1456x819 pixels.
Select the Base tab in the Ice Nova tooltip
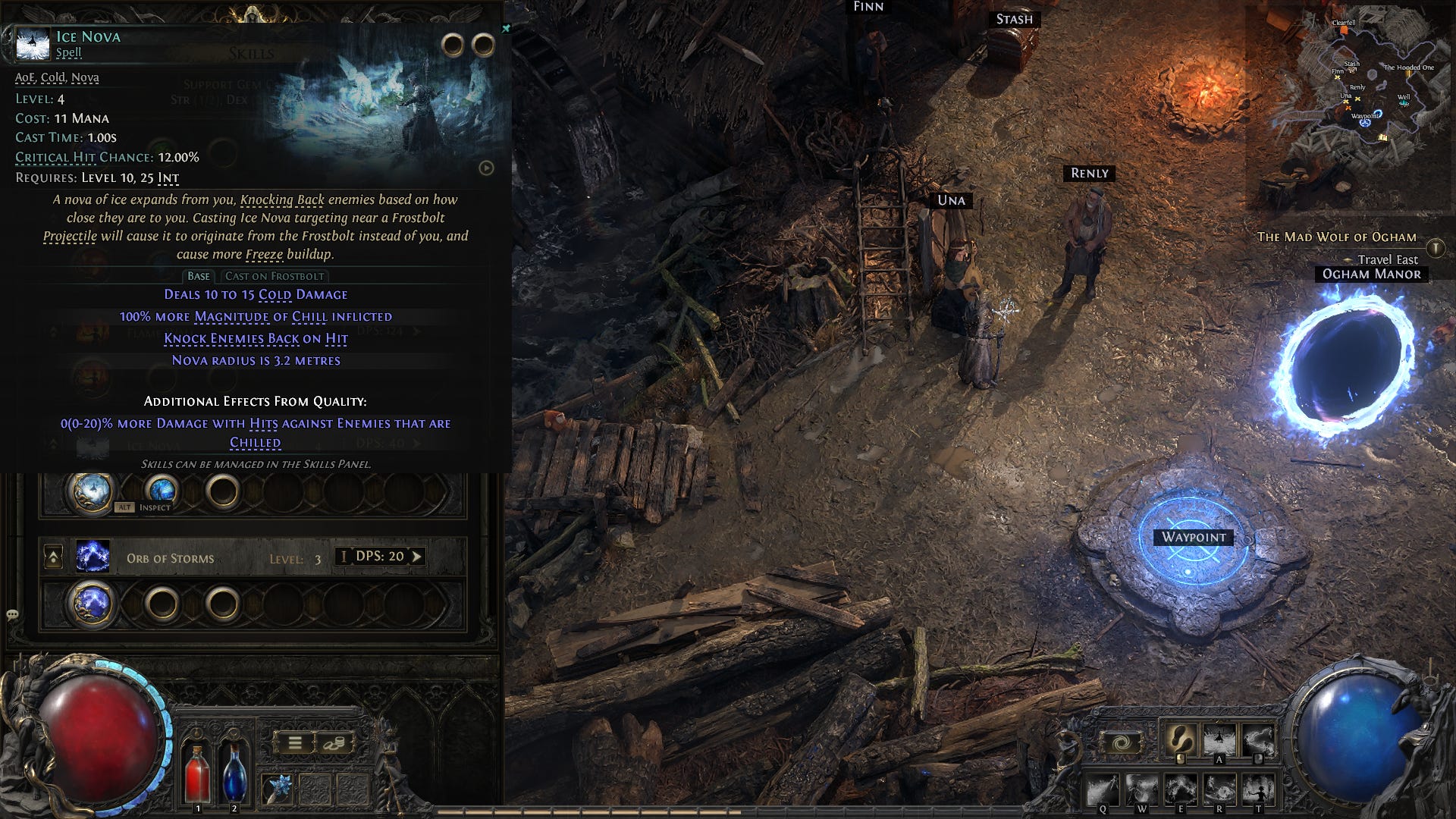[199, 276]
